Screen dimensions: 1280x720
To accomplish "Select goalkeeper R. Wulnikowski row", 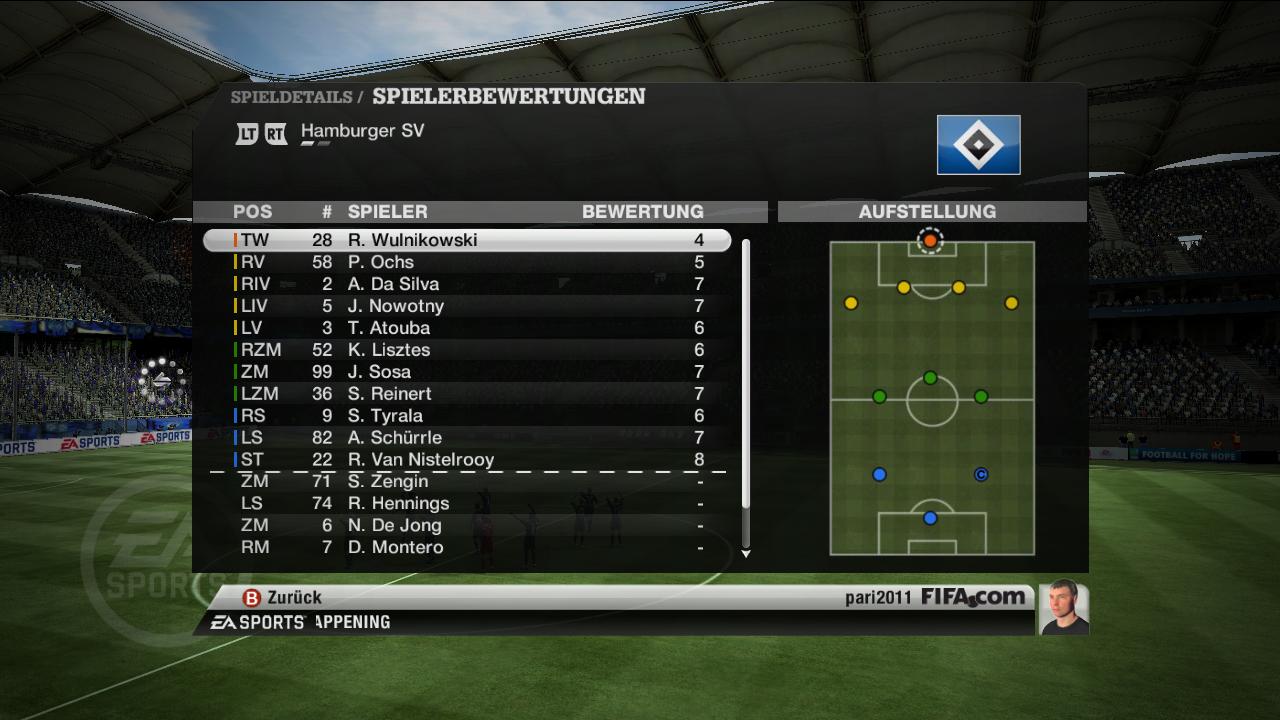I will 467,240.
